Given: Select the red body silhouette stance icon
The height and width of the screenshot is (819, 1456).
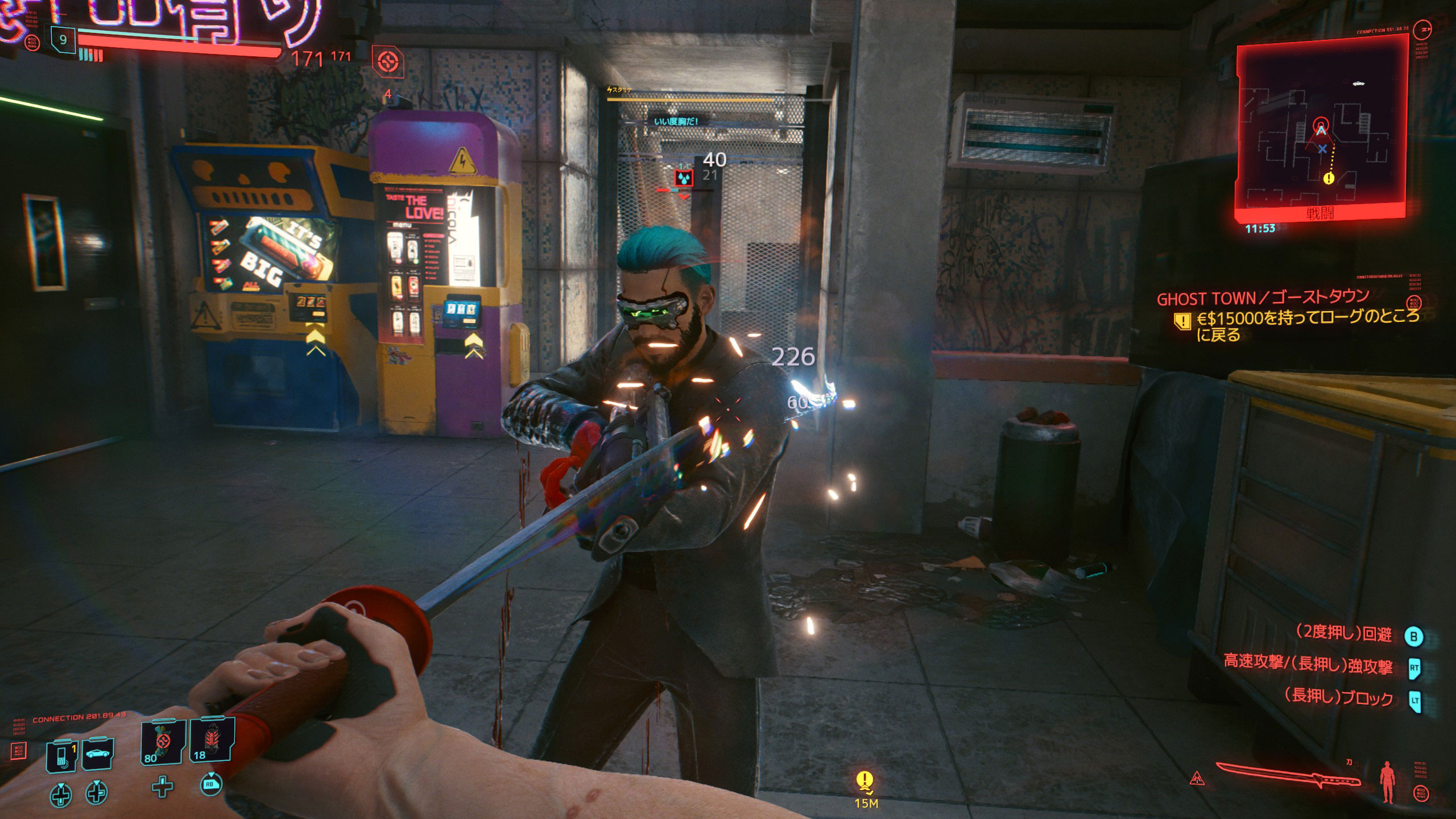Looking at the screenshot, I should [1388, 782].
